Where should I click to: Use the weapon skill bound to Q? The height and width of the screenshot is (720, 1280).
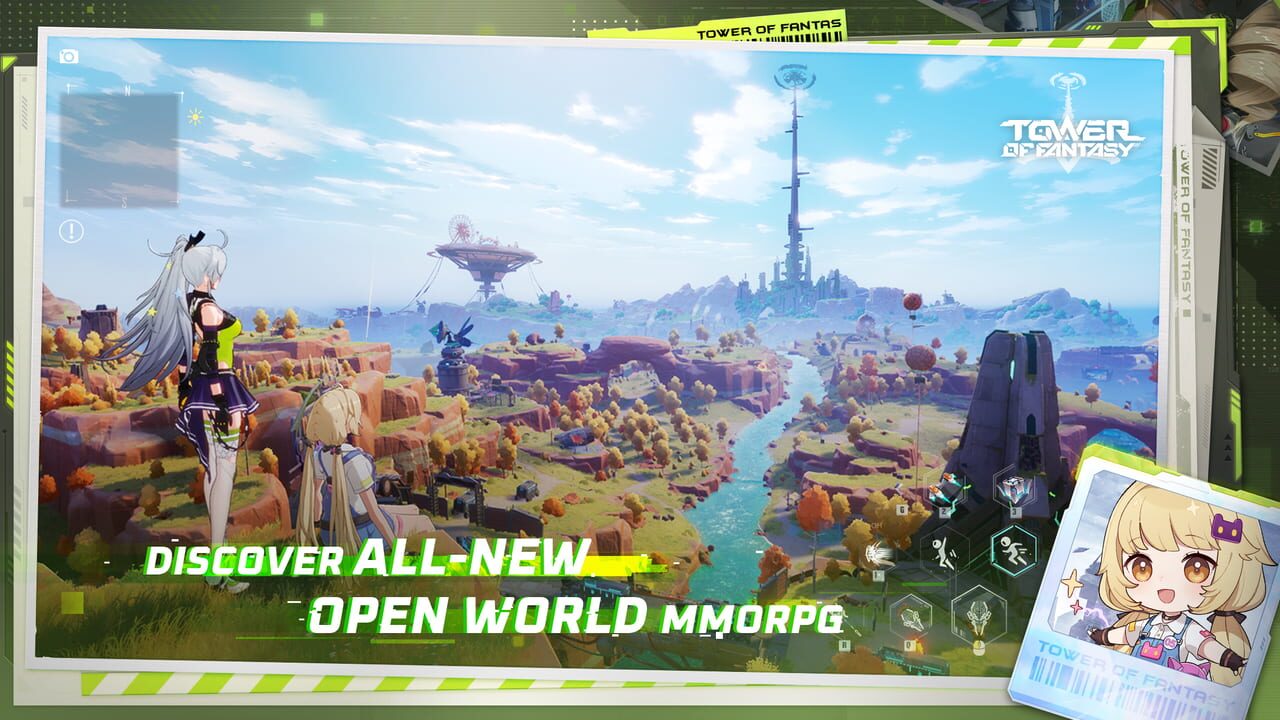[x=912, y=615]
